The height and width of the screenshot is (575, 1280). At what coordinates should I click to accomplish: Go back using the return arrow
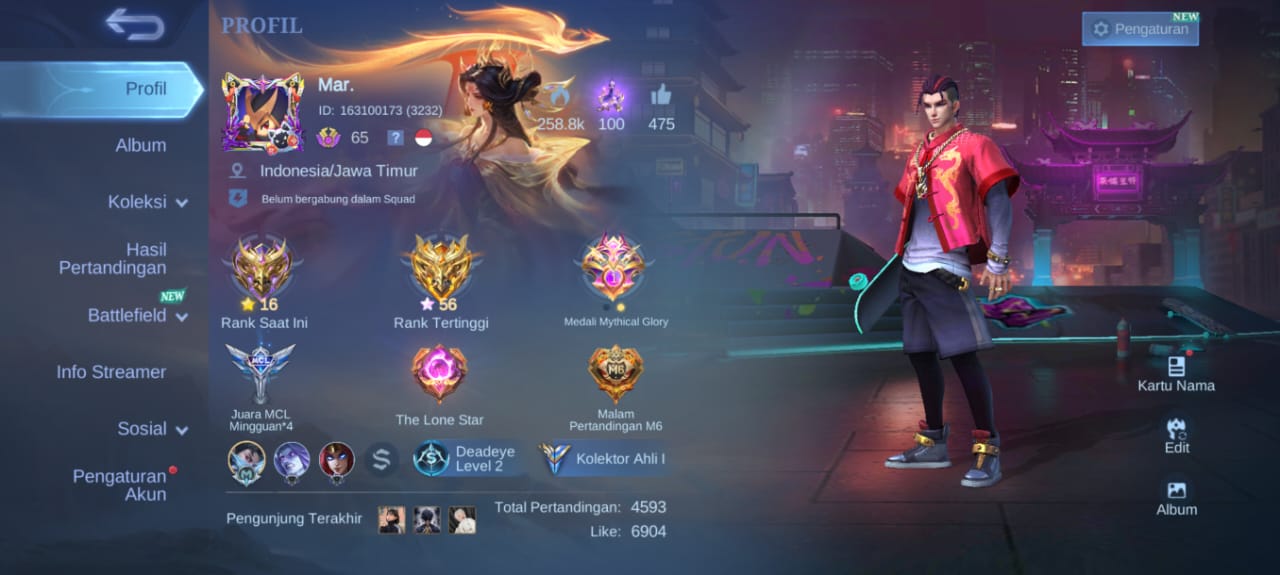pos(134,25)
